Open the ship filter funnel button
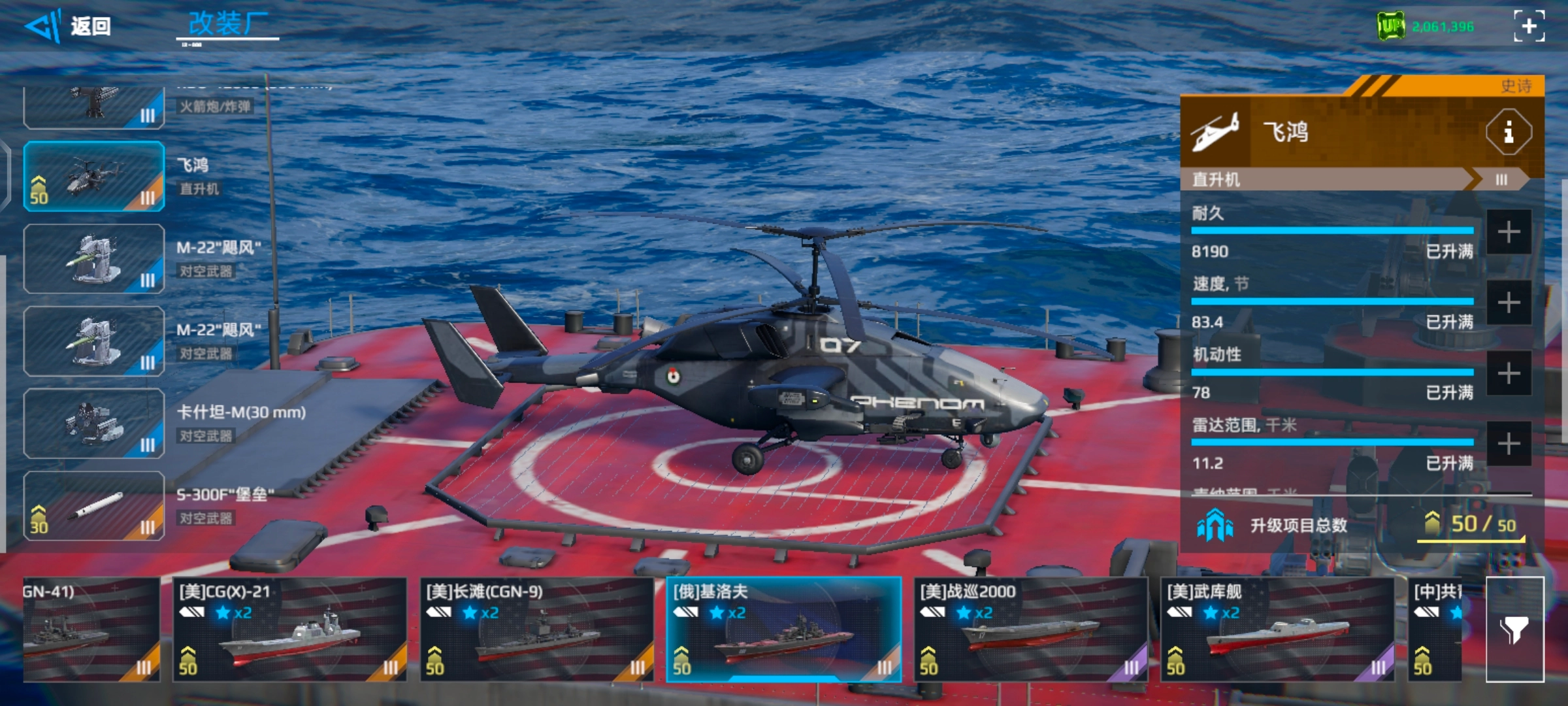This screenshot has height=706, width=1568. [1514, 630]
